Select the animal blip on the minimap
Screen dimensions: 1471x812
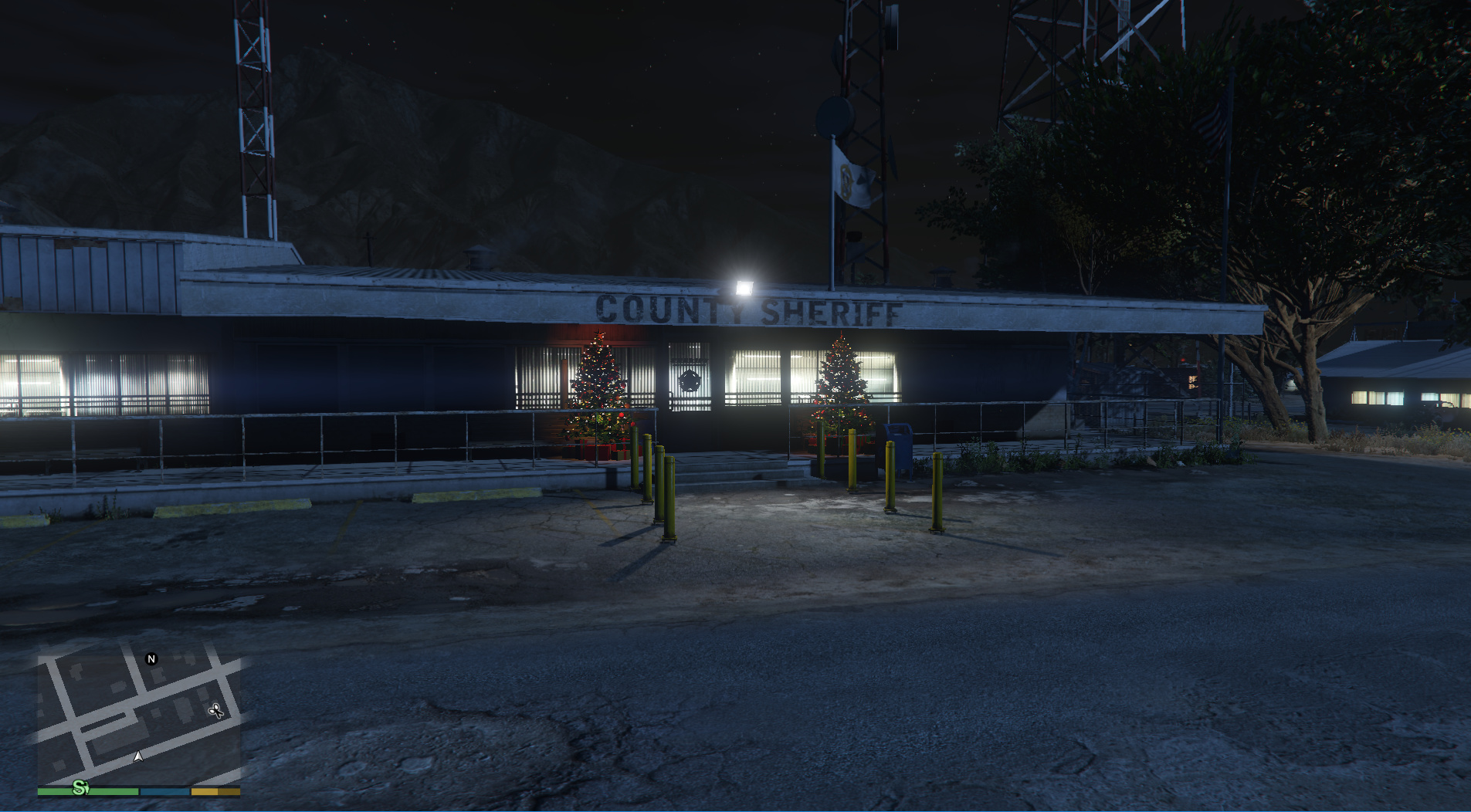tap(216, 711)
